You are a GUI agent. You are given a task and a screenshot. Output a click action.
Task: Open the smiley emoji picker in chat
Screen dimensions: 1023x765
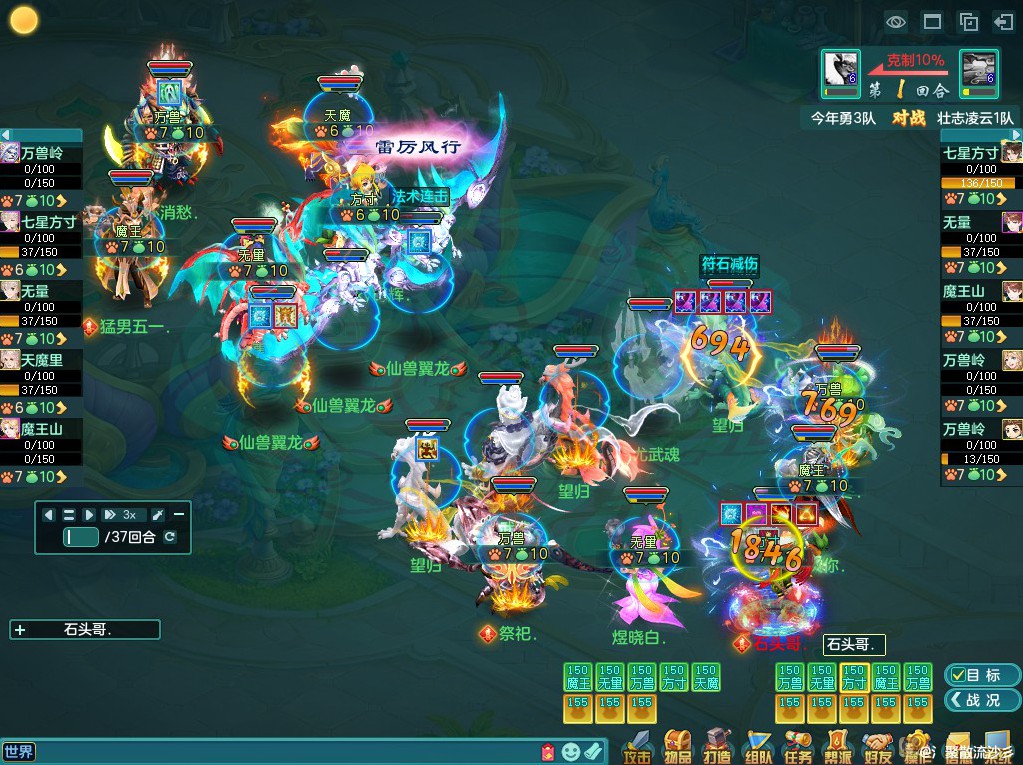(570, 751)
